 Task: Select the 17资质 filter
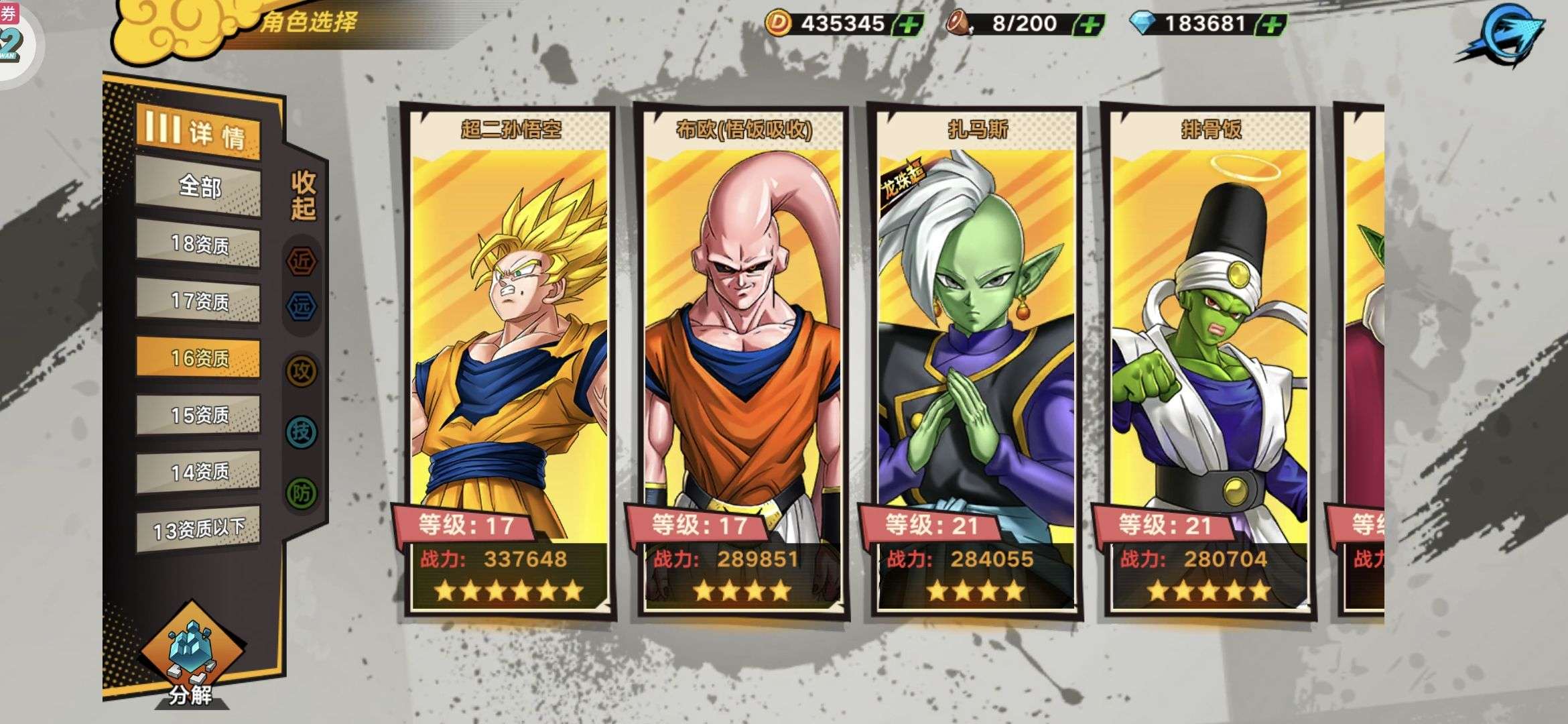coord(198,301)
